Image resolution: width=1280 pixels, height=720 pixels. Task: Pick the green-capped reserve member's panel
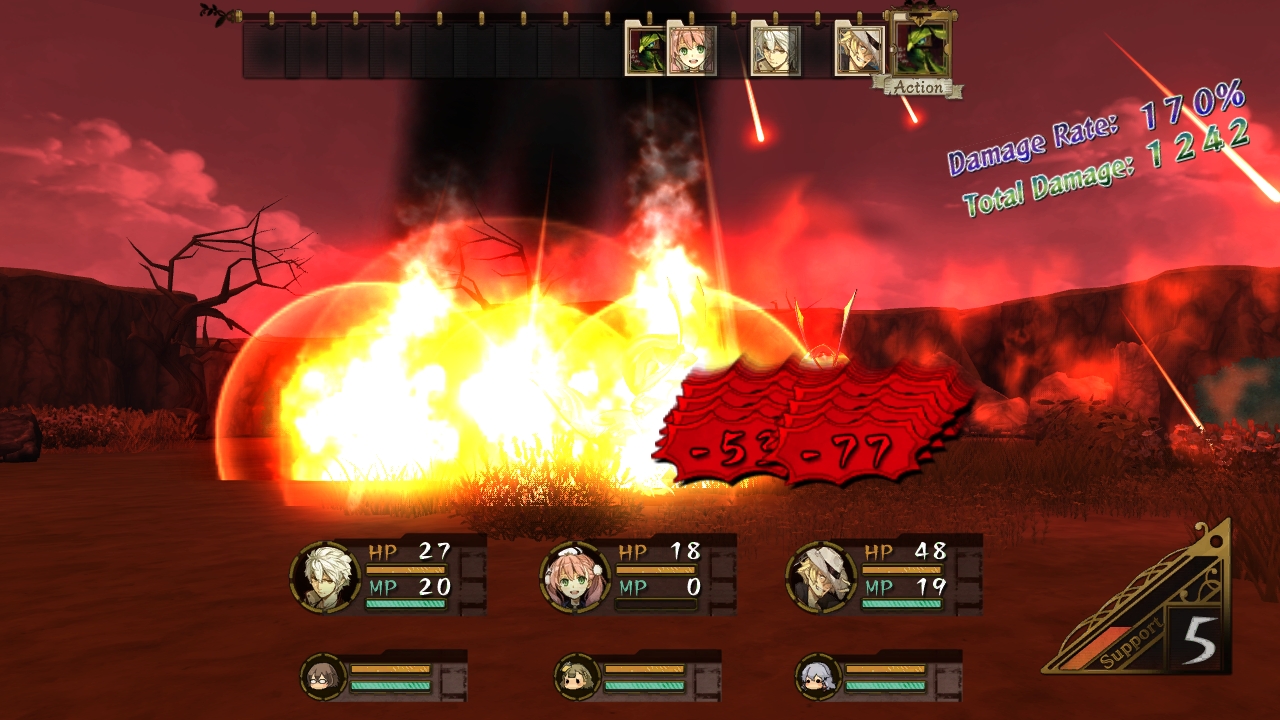tap(637, 677)
